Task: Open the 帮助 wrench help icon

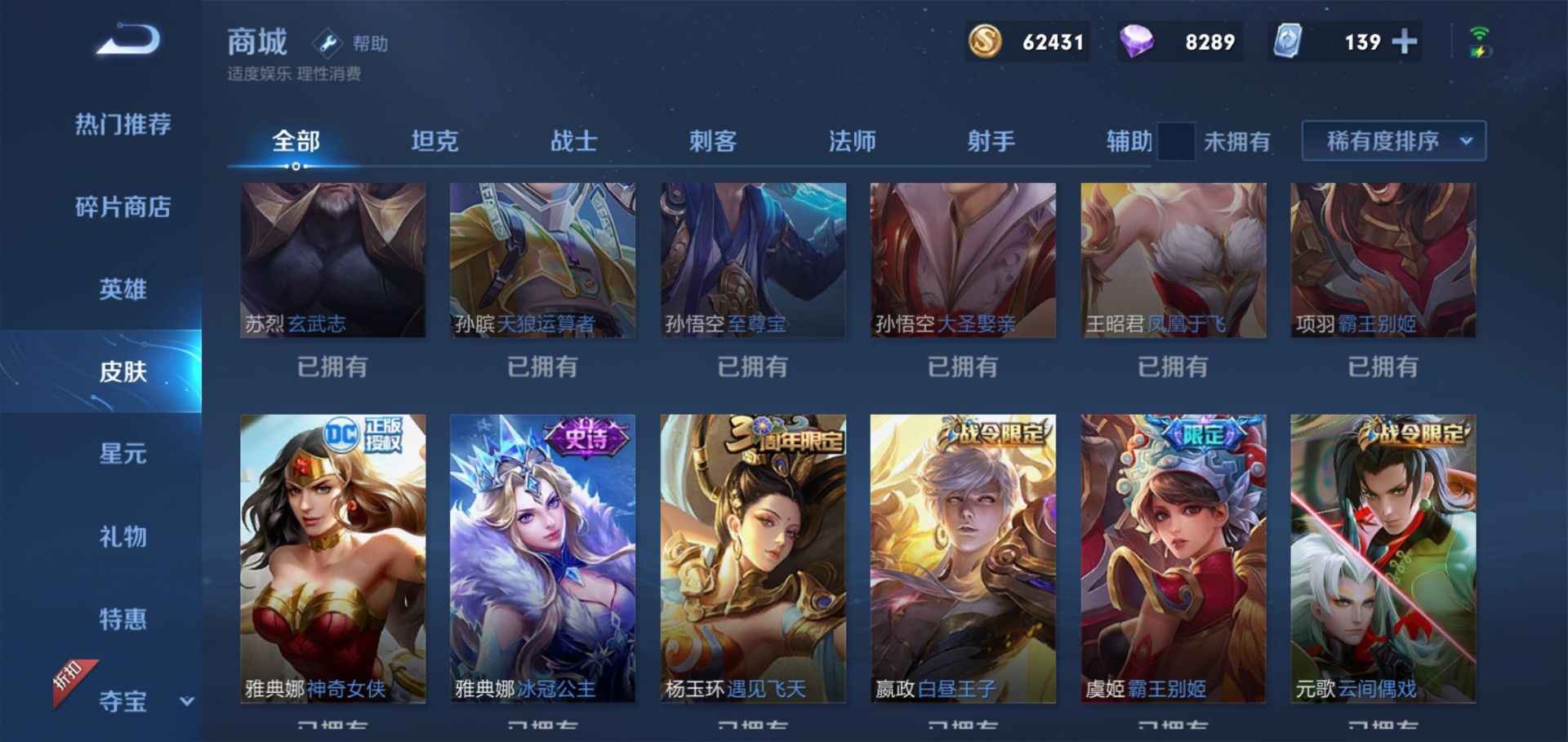Action: click(329, 42)
